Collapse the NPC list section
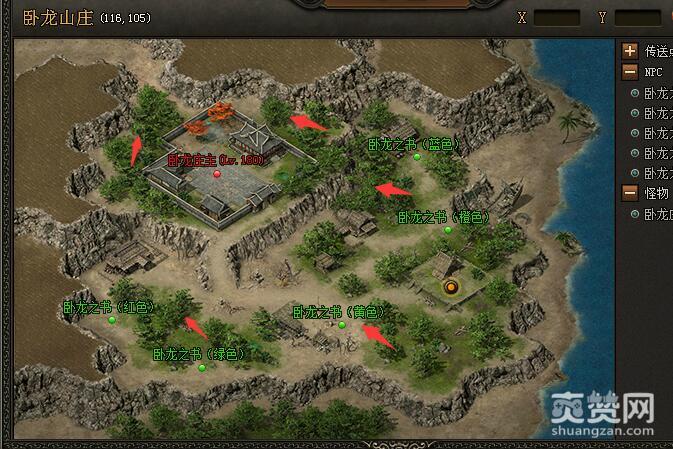 pos(630,72)
